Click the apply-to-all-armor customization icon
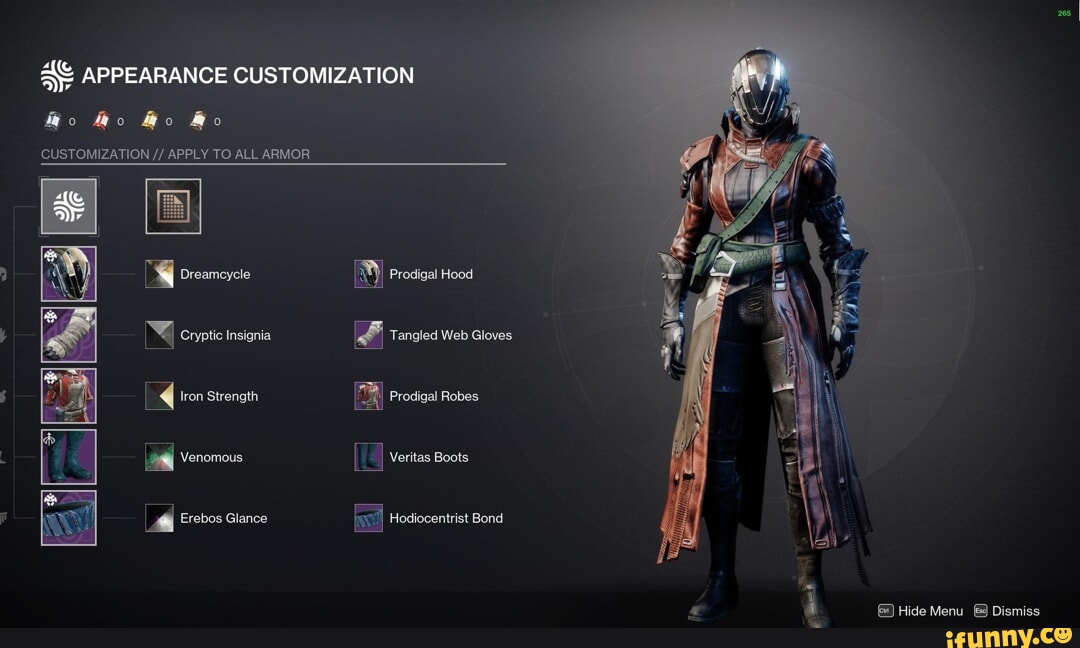1080x648 pixels. pyautogui.click(x=69, y=206)
